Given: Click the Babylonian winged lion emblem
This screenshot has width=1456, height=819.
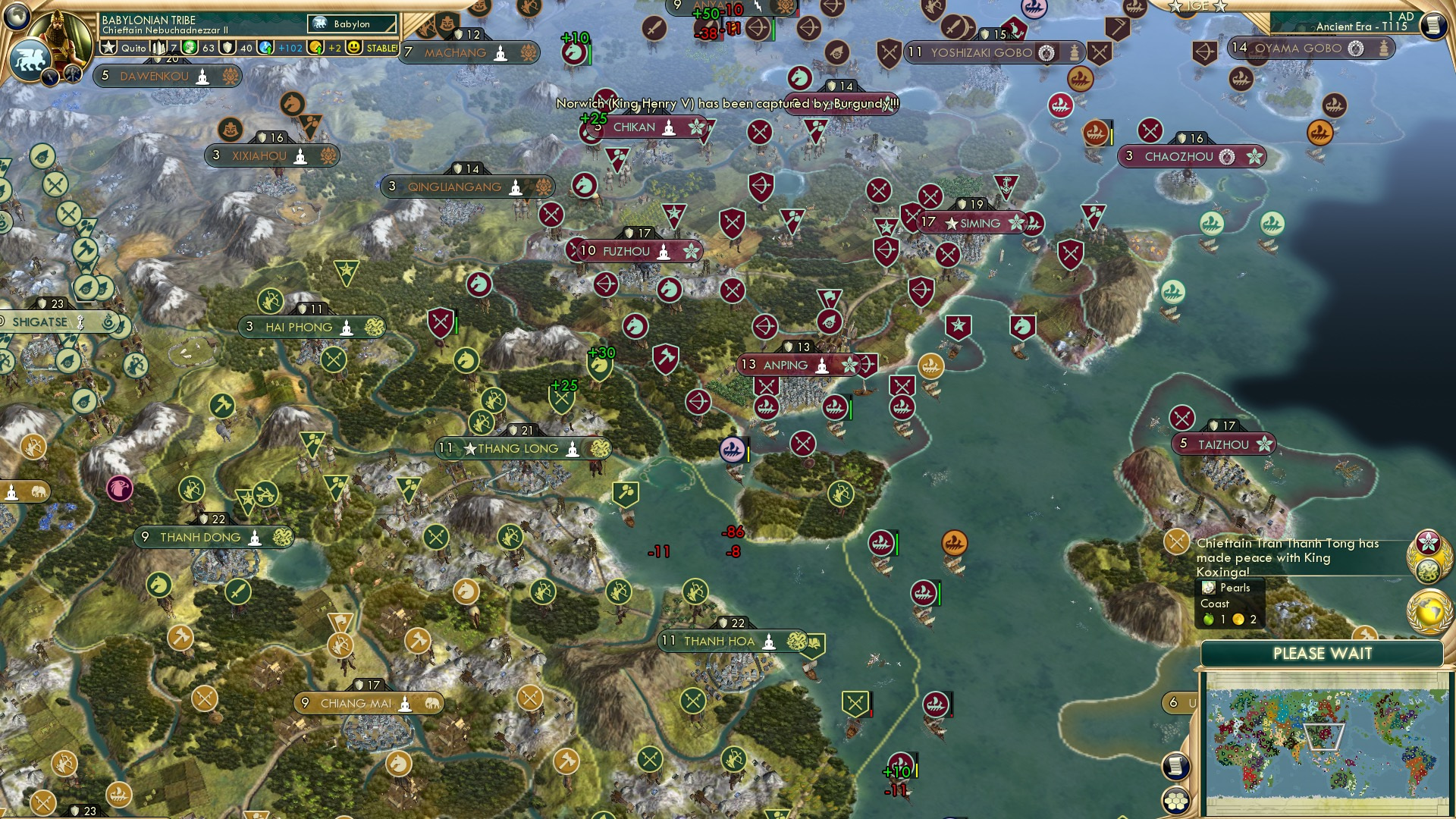Looking at the screenshot, I should pyautogui.click(x=31, y=58).
